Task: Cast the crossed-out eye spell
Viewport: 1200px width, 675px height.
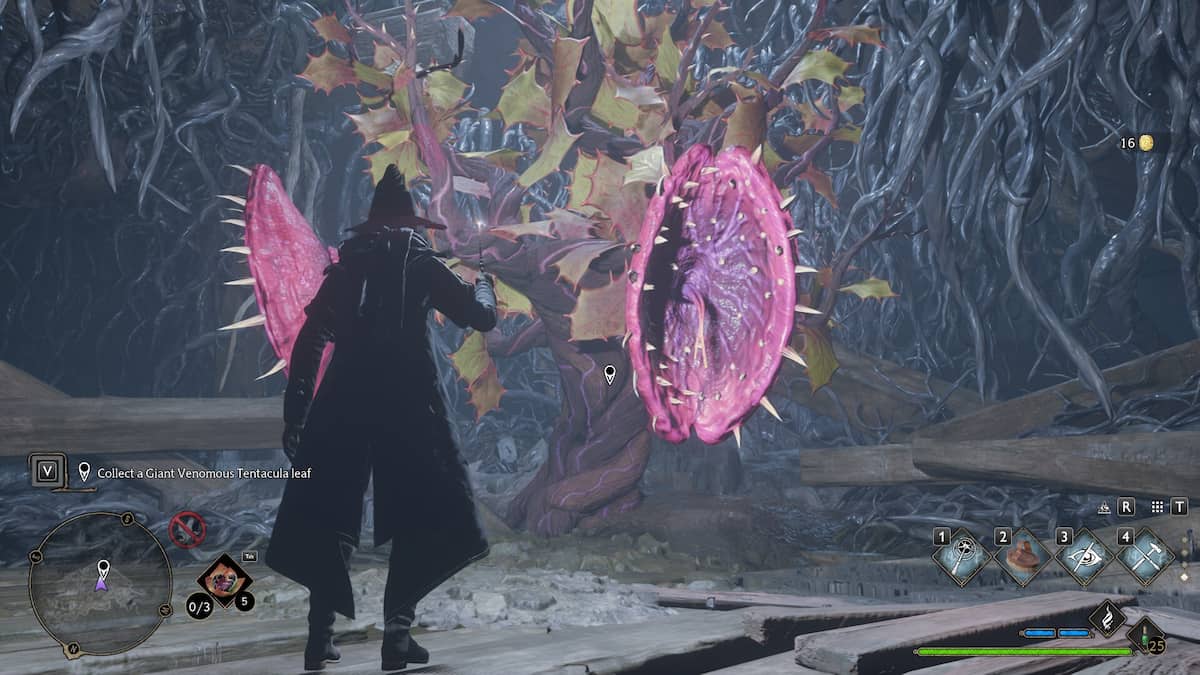Action: [x=1084, y=558]
